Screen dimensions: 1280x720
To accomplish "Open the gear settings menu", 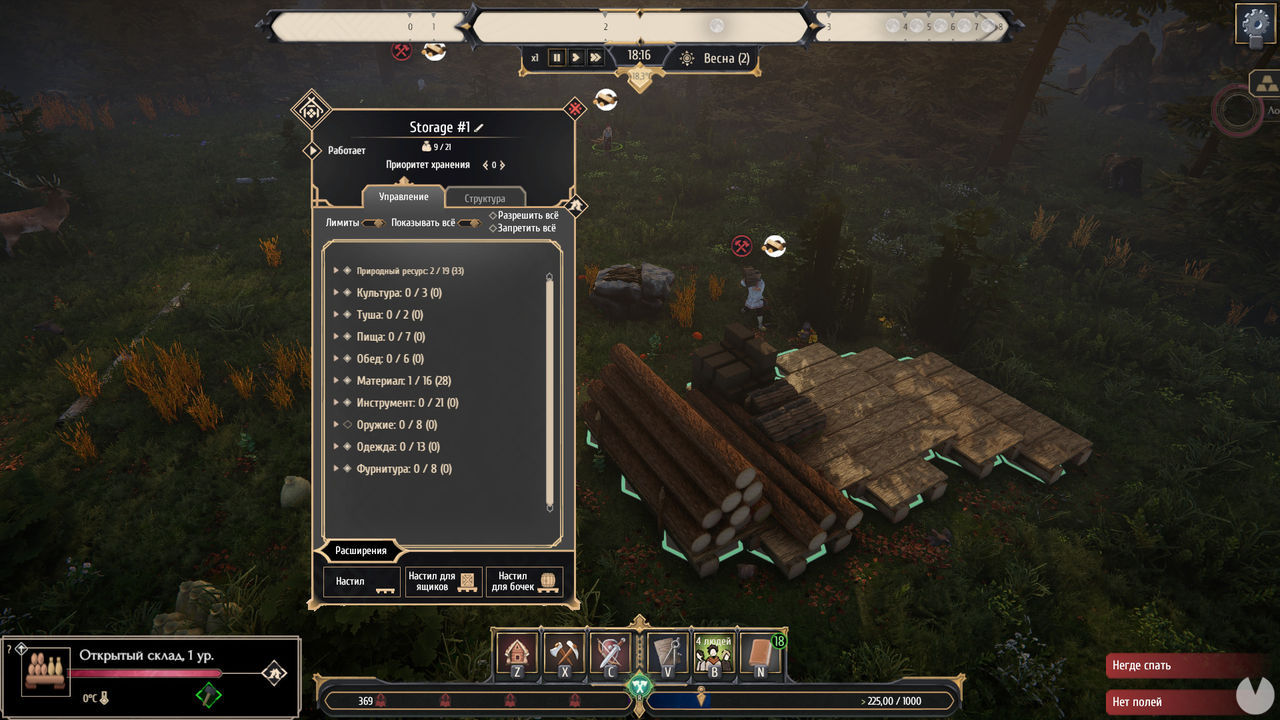I will pyautogui.click(x=1256, y=22).
